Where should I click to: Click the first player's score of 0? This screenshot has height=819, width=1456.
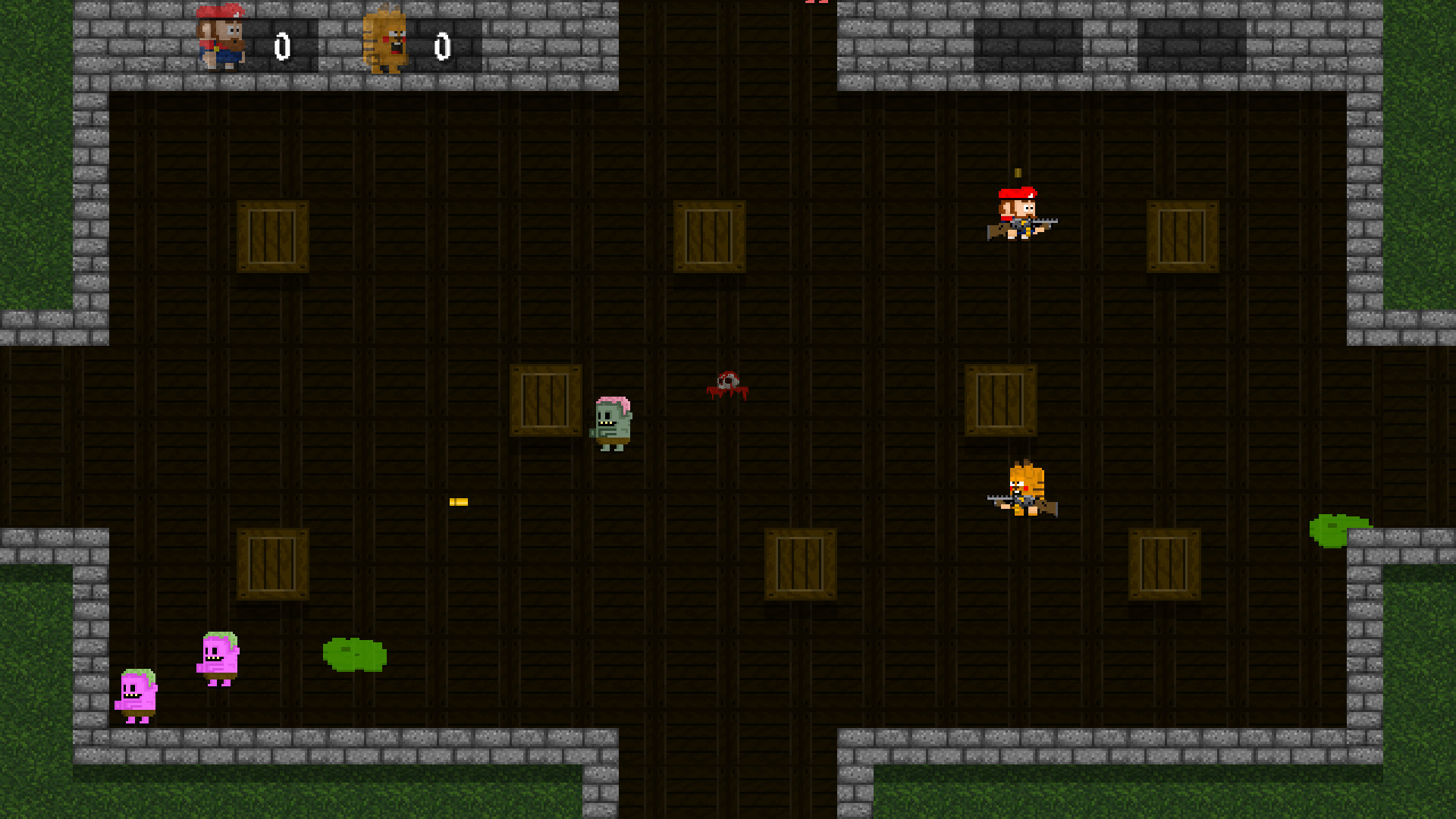284,45
